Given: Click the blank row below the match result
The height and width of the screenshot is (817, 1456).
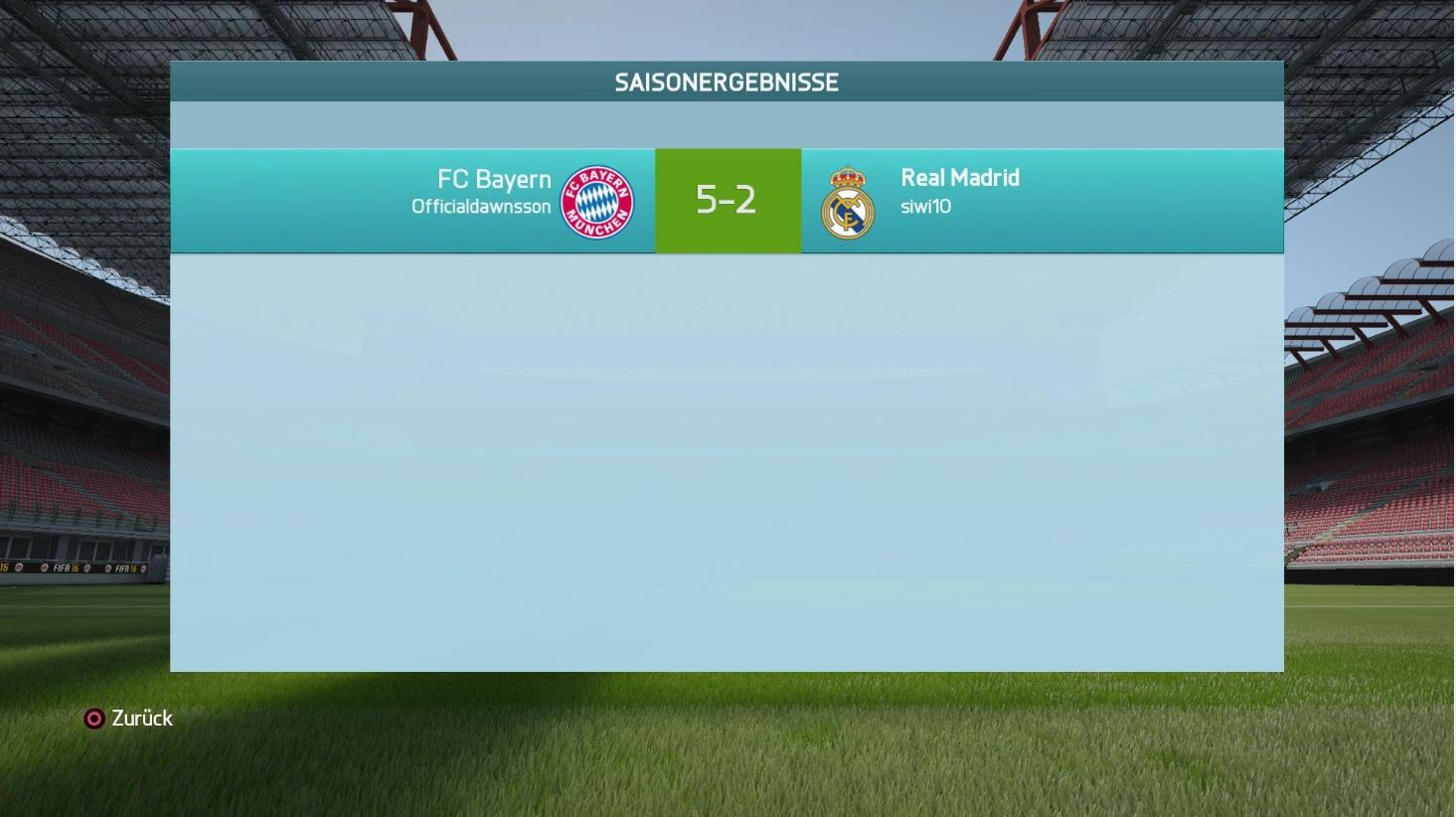Looking at the screenshot, I should (x=728, y=298).
